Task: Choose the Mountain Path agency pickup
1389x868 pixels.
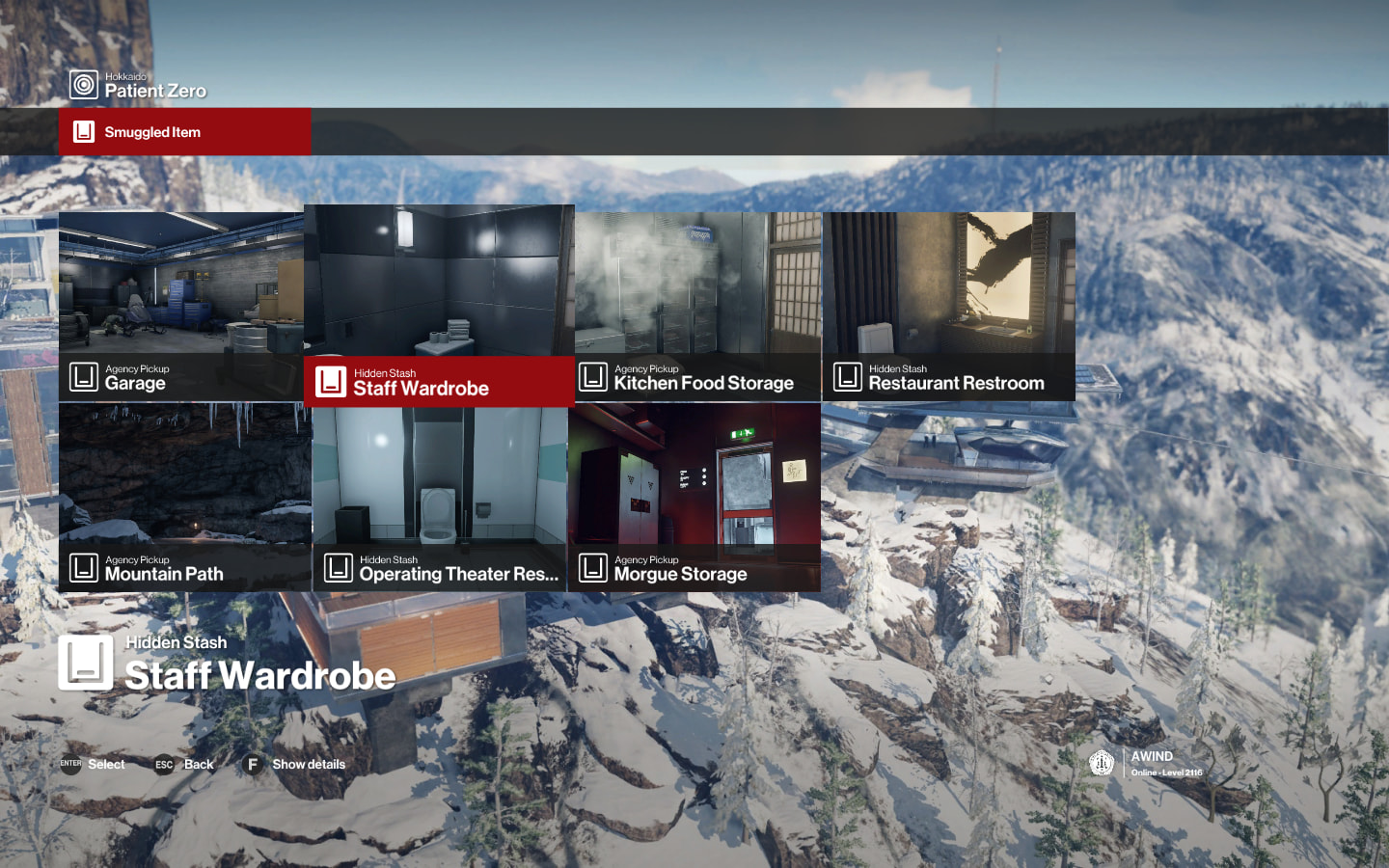Action: [x=184, y=497]
